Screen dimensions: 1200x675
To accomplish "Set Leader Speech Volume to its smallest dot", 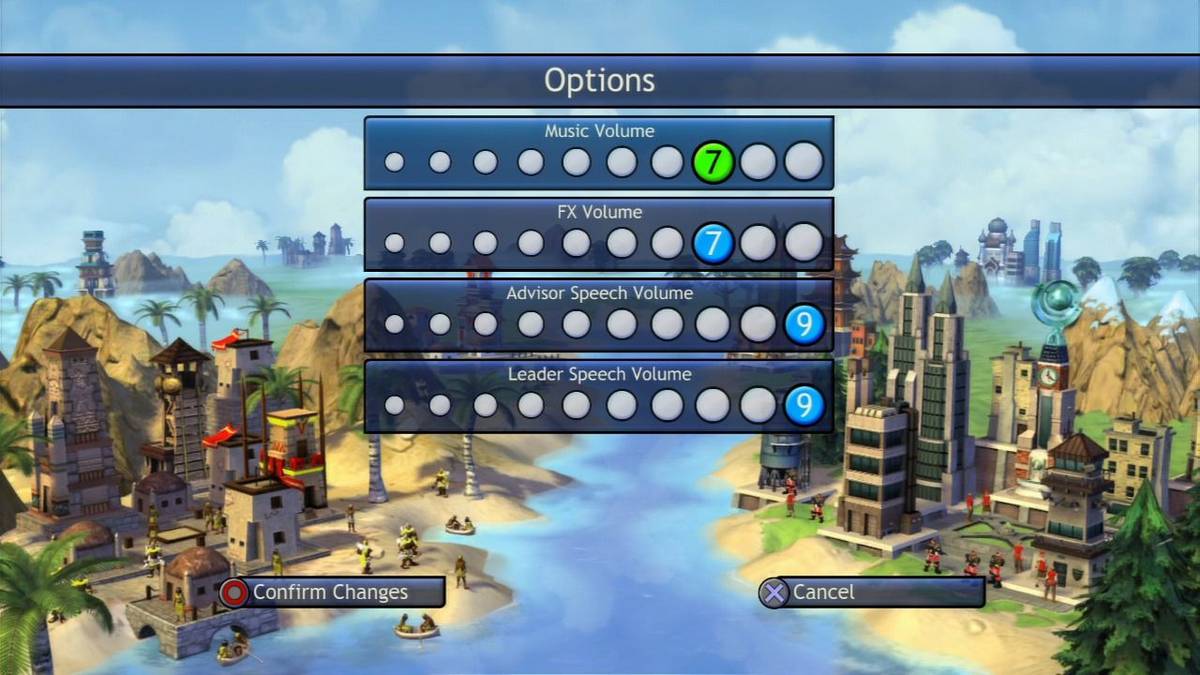I will point(395,405).
